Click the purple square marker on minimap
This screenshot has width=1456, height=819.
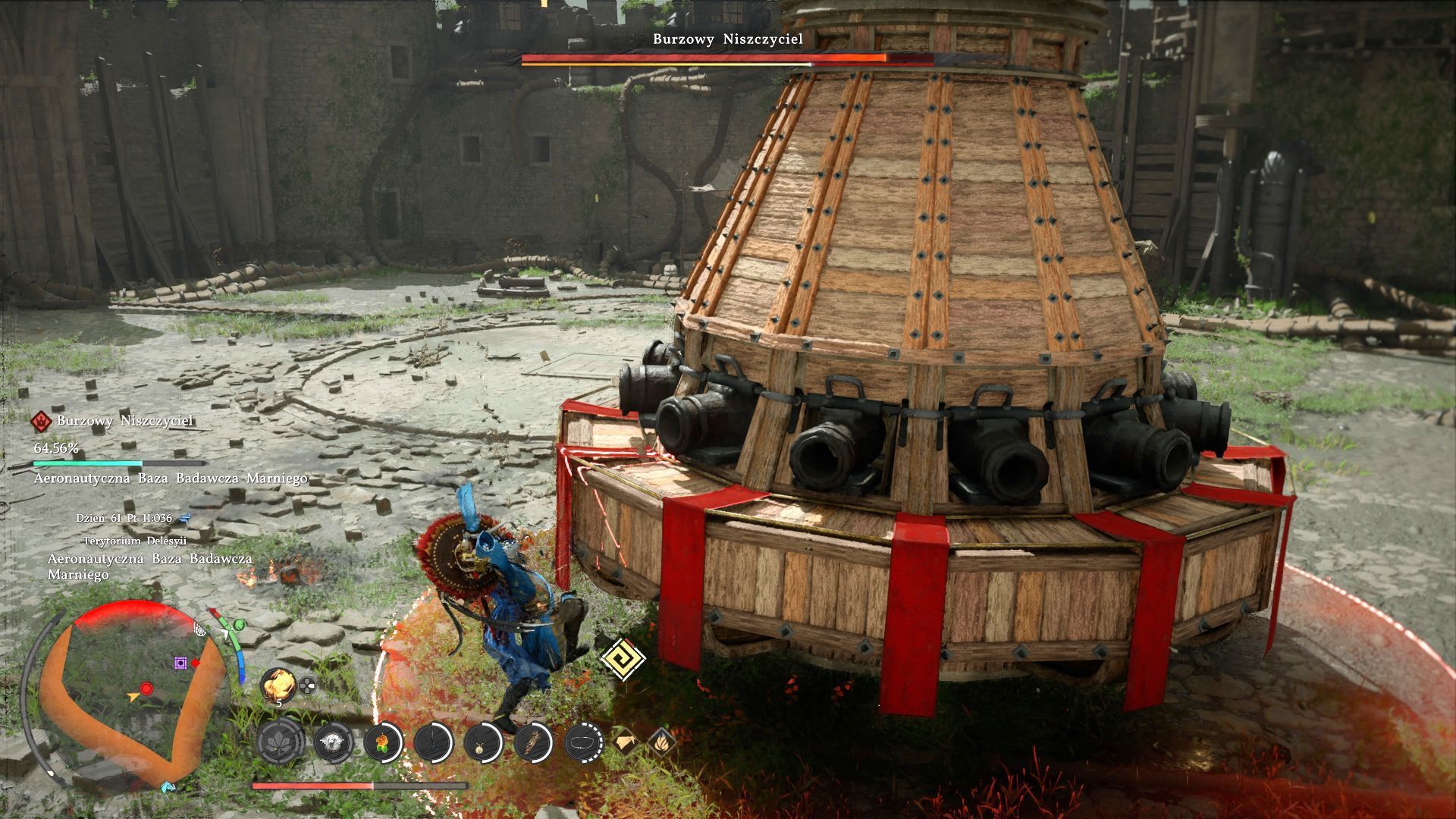pos(180,664)
